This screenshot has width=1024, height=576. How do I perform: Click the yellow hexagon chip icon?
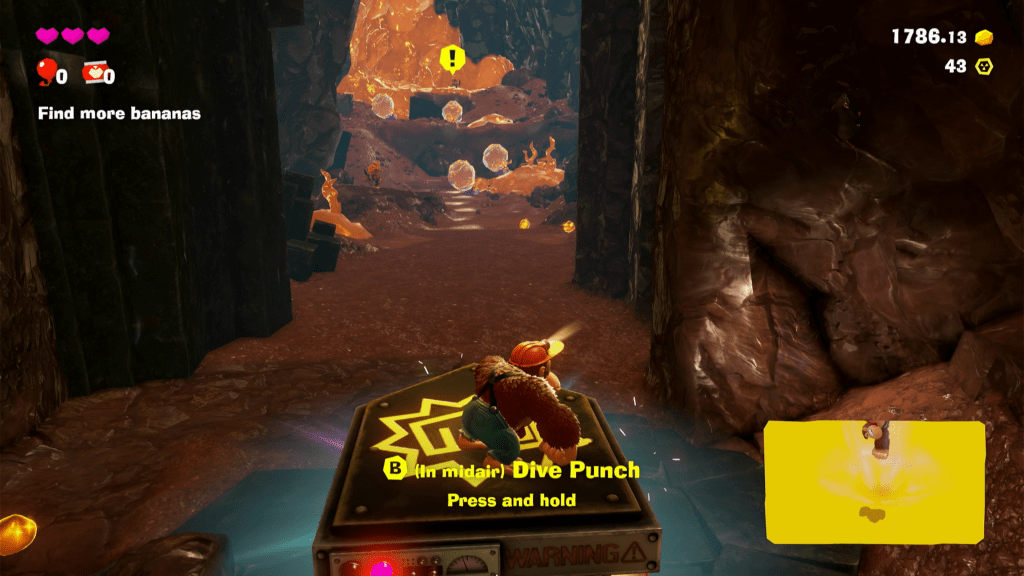984,67
